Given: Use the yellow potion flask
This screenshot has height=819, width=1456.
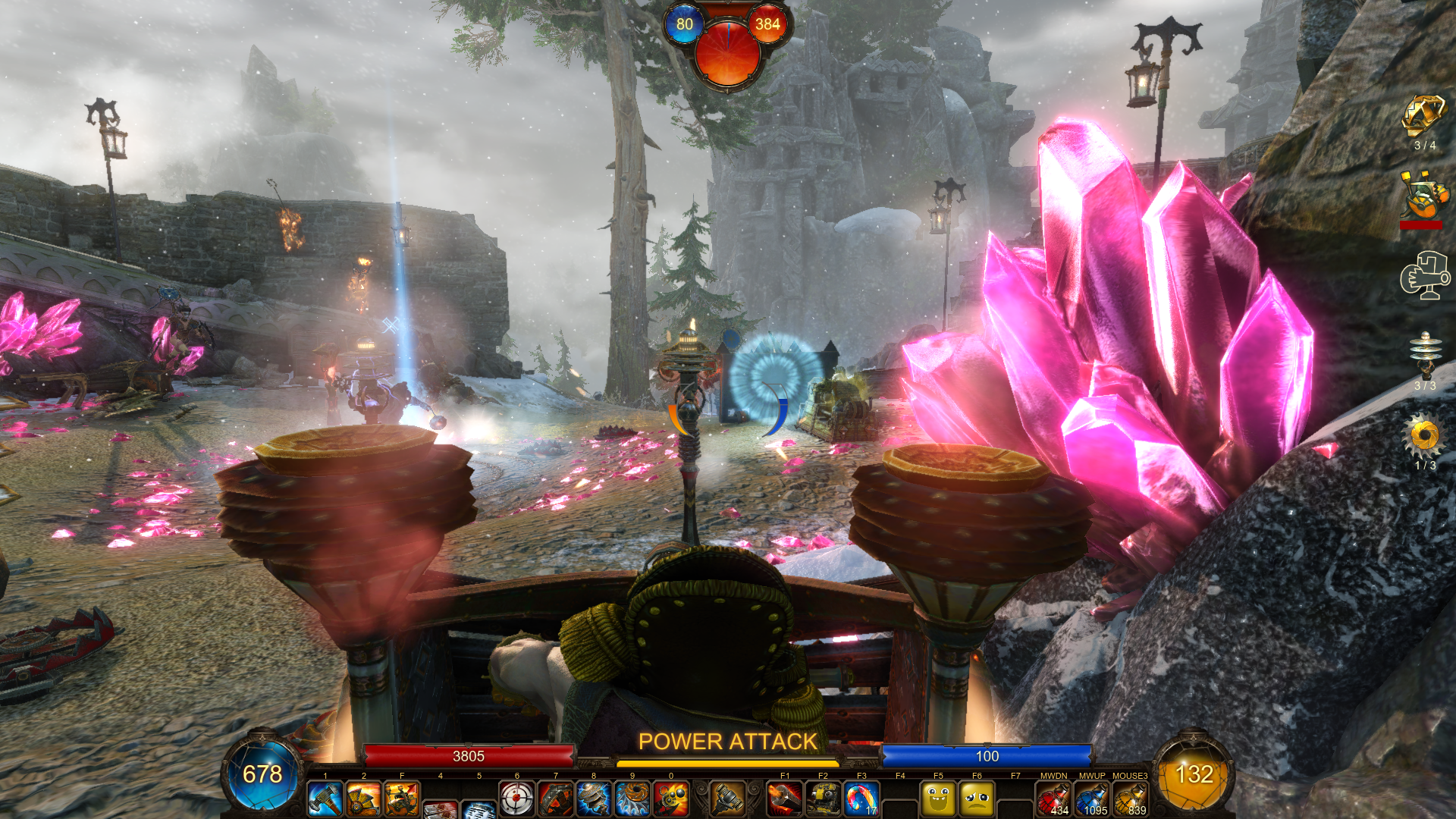Looking at the screenshot, I should (1130, 799).
